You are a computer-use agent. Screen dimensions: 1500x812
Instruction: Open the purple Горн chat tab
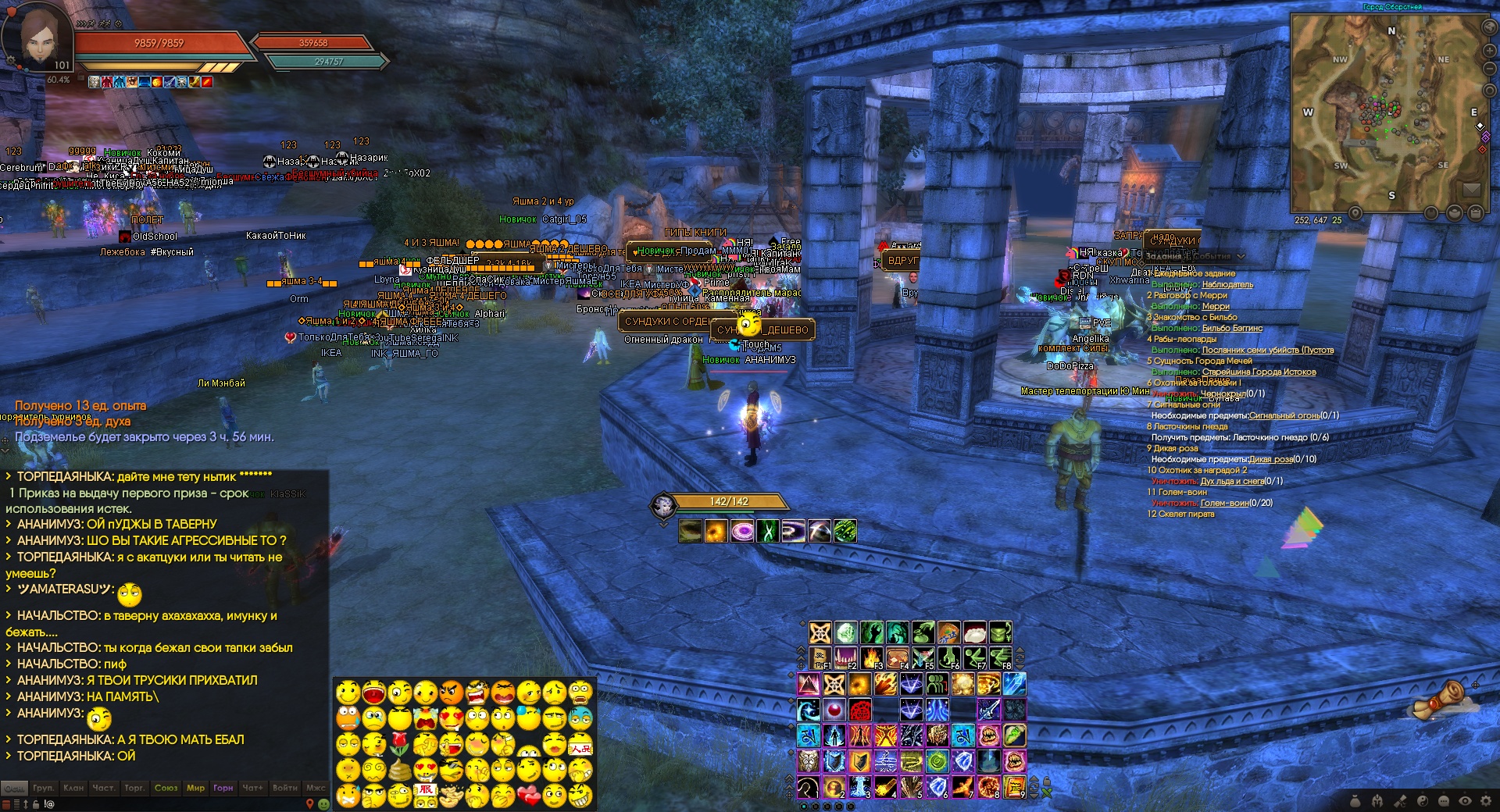pos(223,788)
